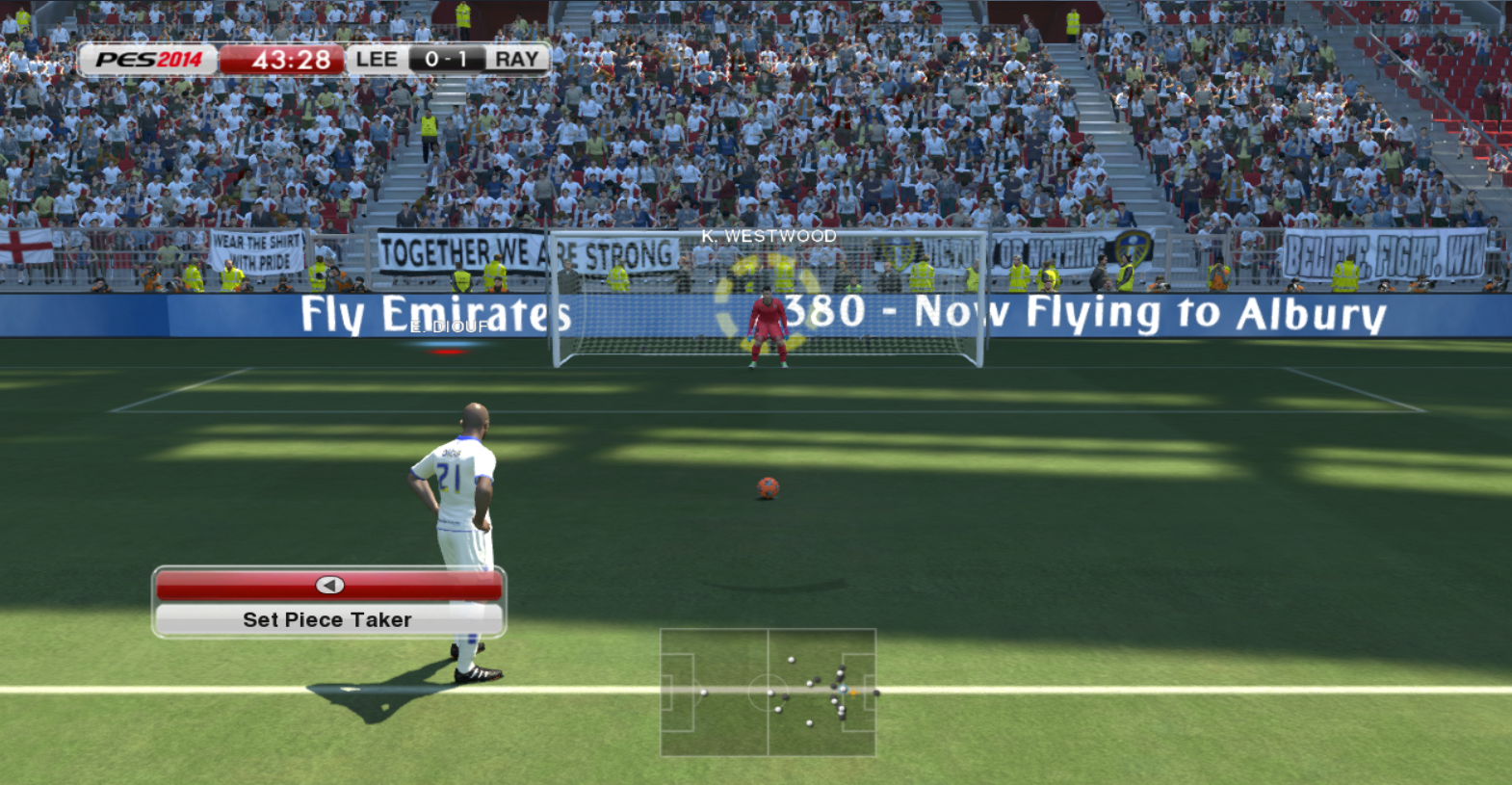Click the left arrow on the red bar
The width and height of the screenshot is (1512, 785).
(x=329, y=586)
